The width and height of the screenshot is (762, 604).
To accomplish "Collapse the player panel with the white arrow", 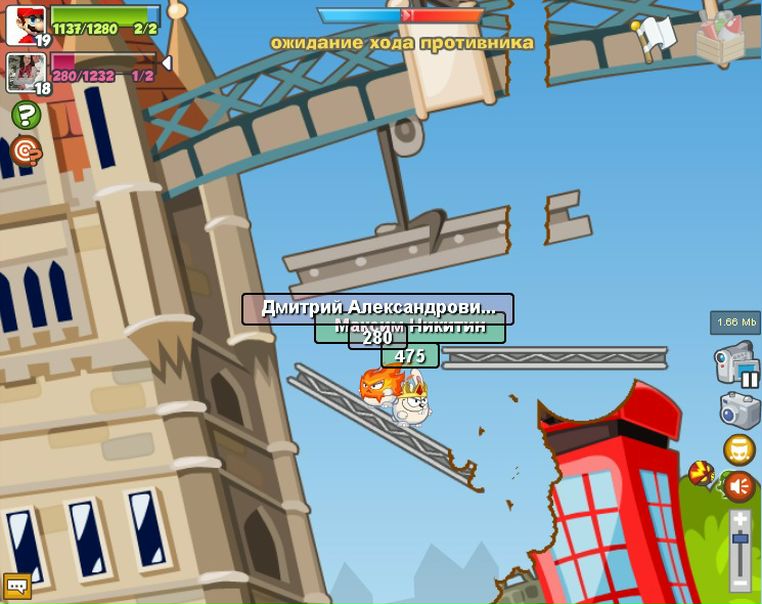I will pos(166,63).
